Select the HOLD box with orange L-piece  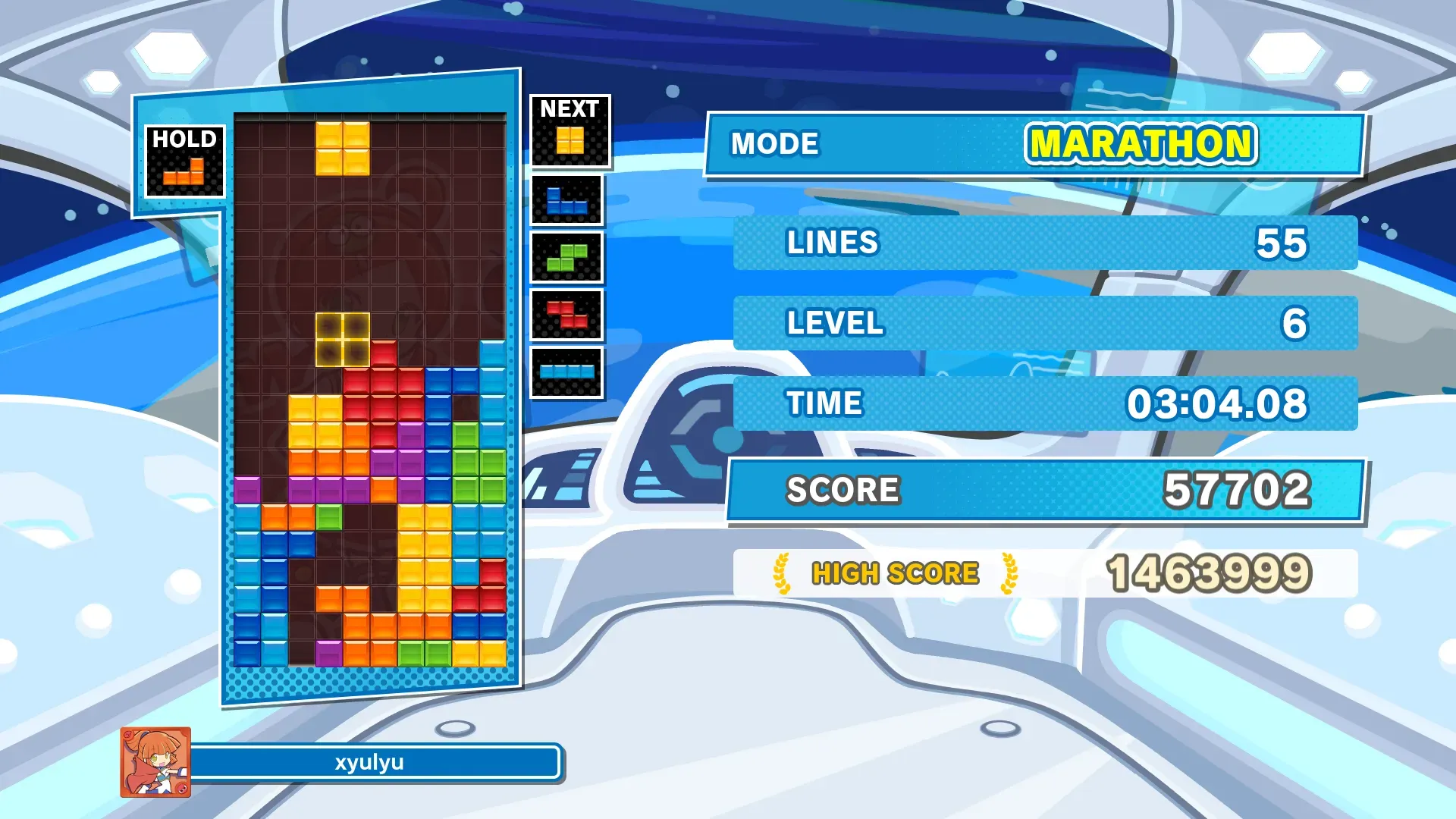coord(184,162)
